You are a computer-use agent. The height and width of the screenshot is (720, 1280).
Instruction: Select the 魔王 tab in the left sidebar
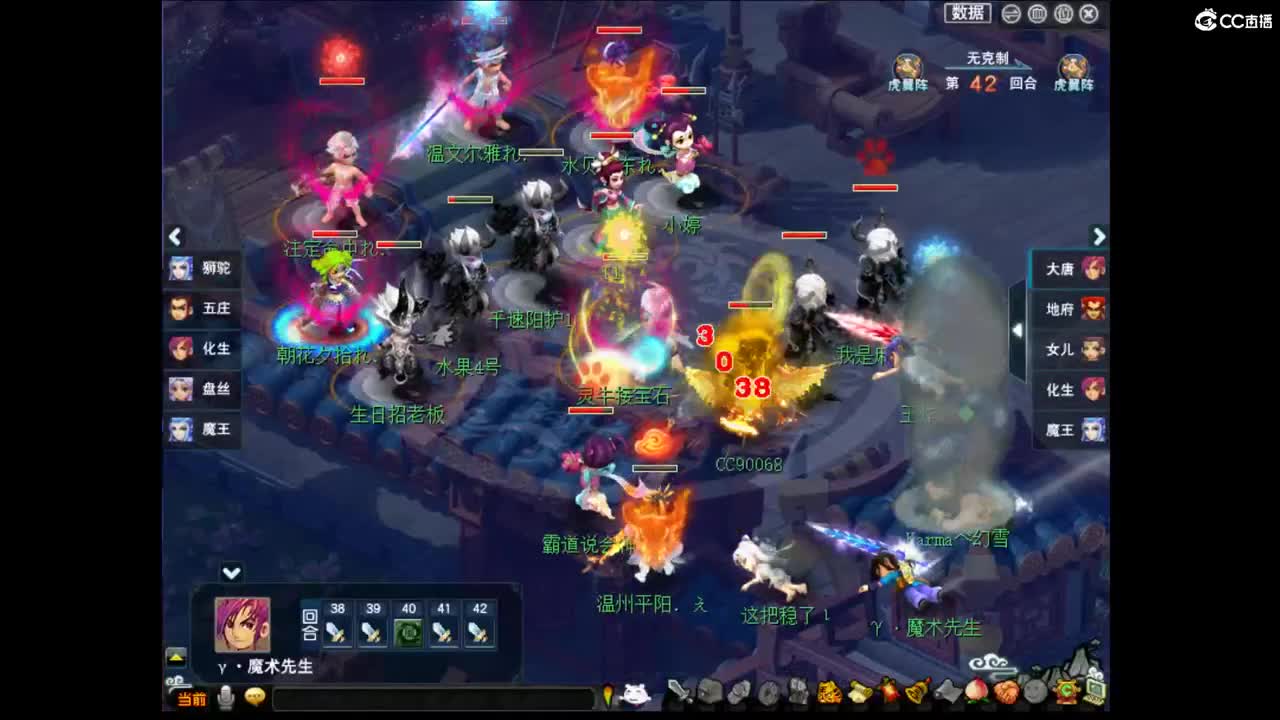click(204, 429)
